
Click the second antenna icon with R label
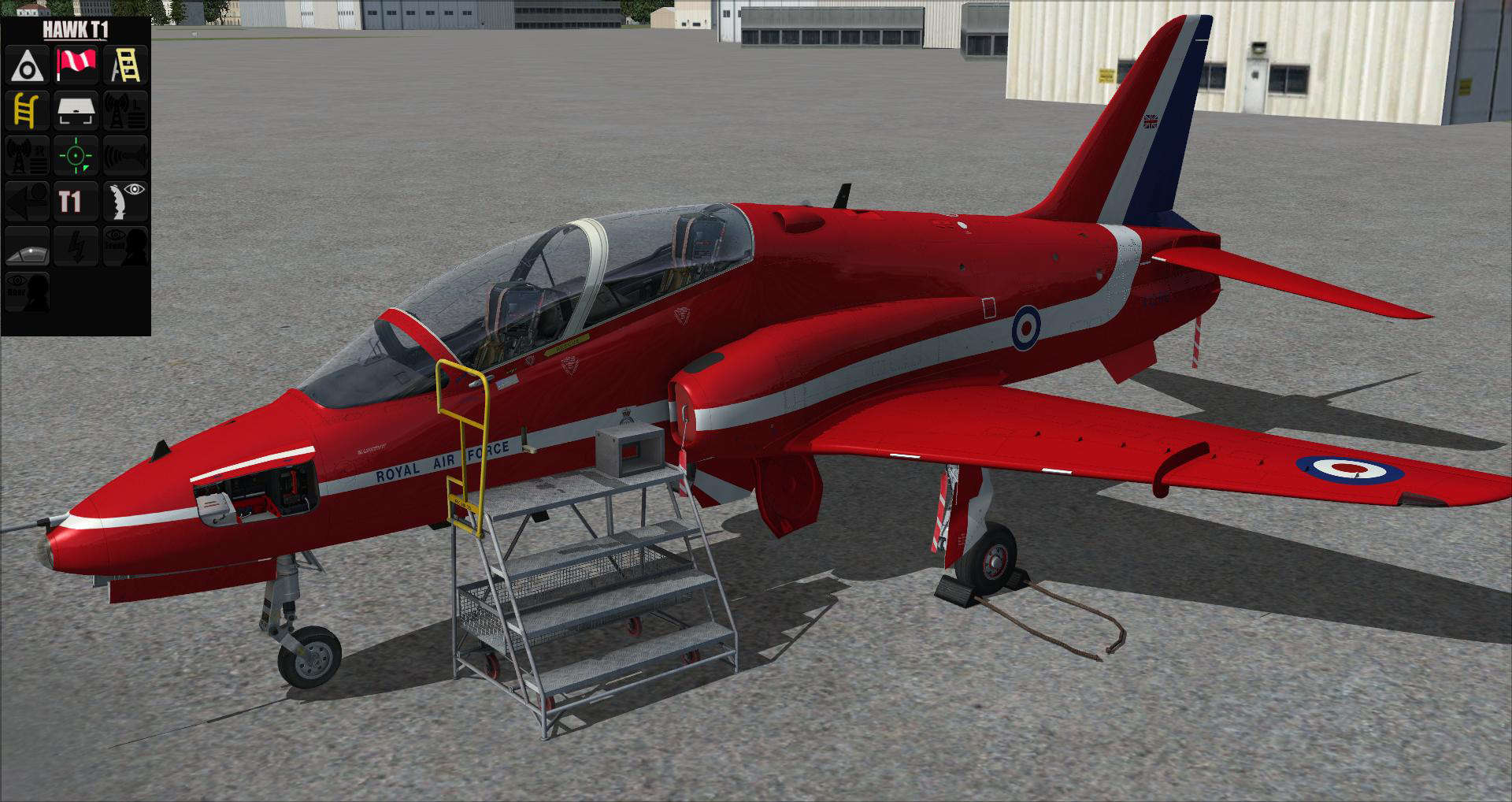(x=28, y=155)
